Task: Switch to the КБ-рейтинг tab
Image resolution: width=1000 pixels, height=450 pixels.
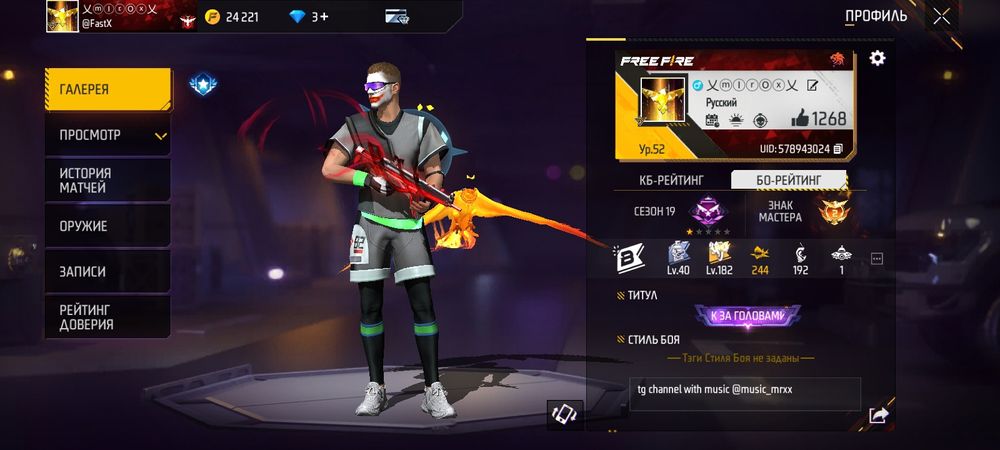Action: pyautogui.click(x=672, y=180)
